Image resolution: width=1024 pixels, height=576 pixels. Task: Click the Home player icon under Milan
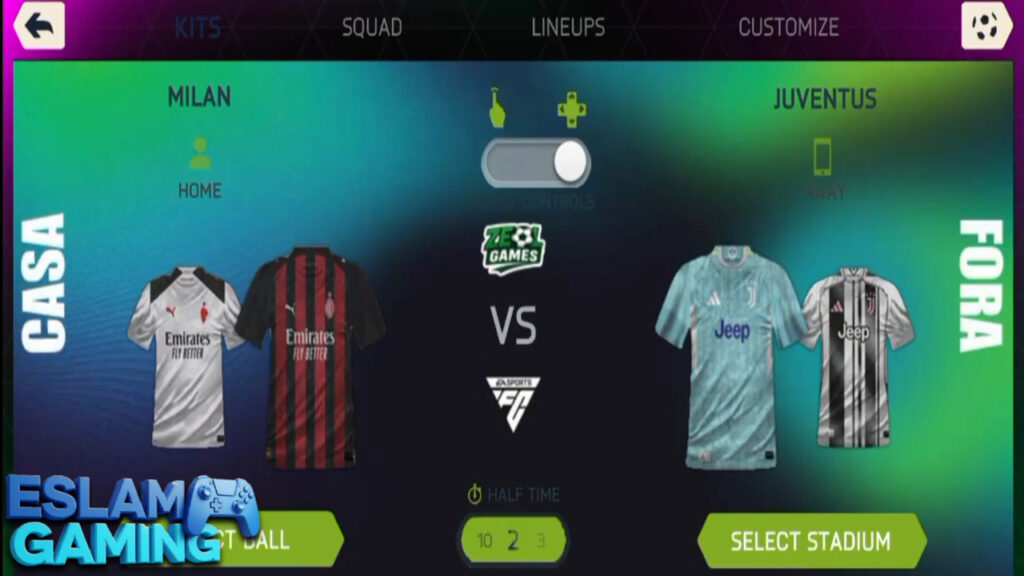(200, 153)
